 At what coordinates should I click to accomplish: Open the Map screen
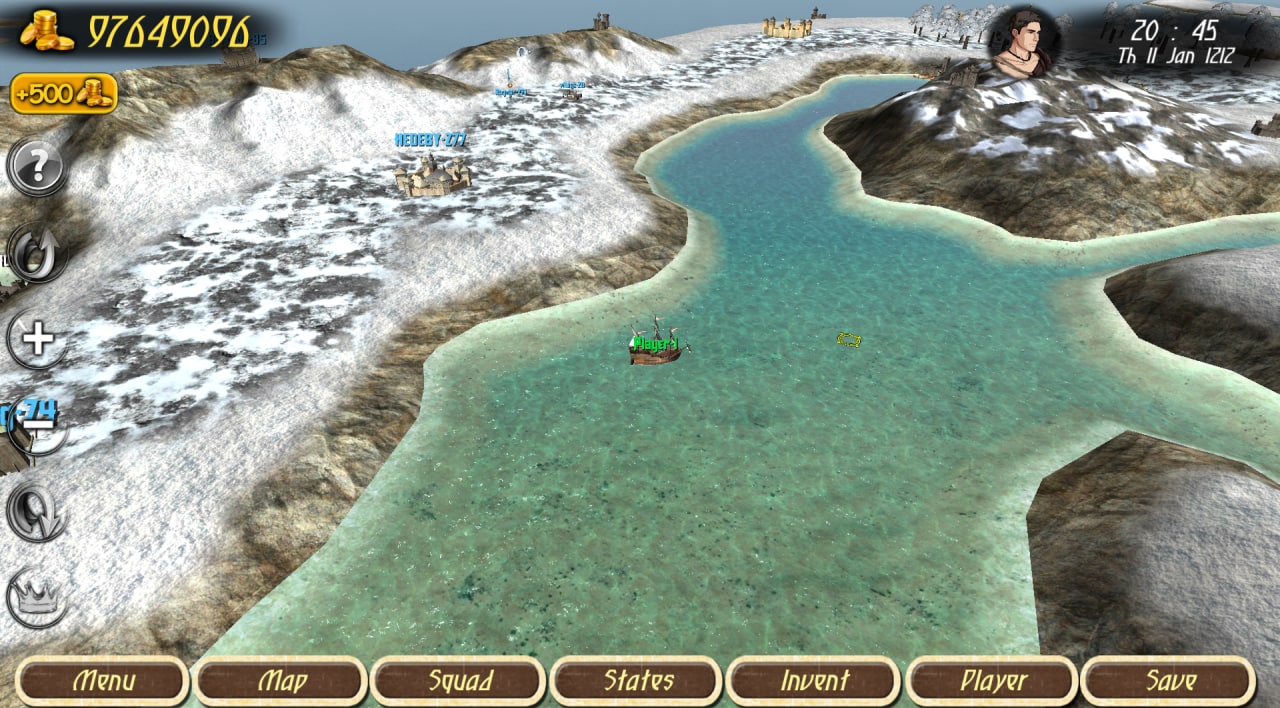coord(281,682)
